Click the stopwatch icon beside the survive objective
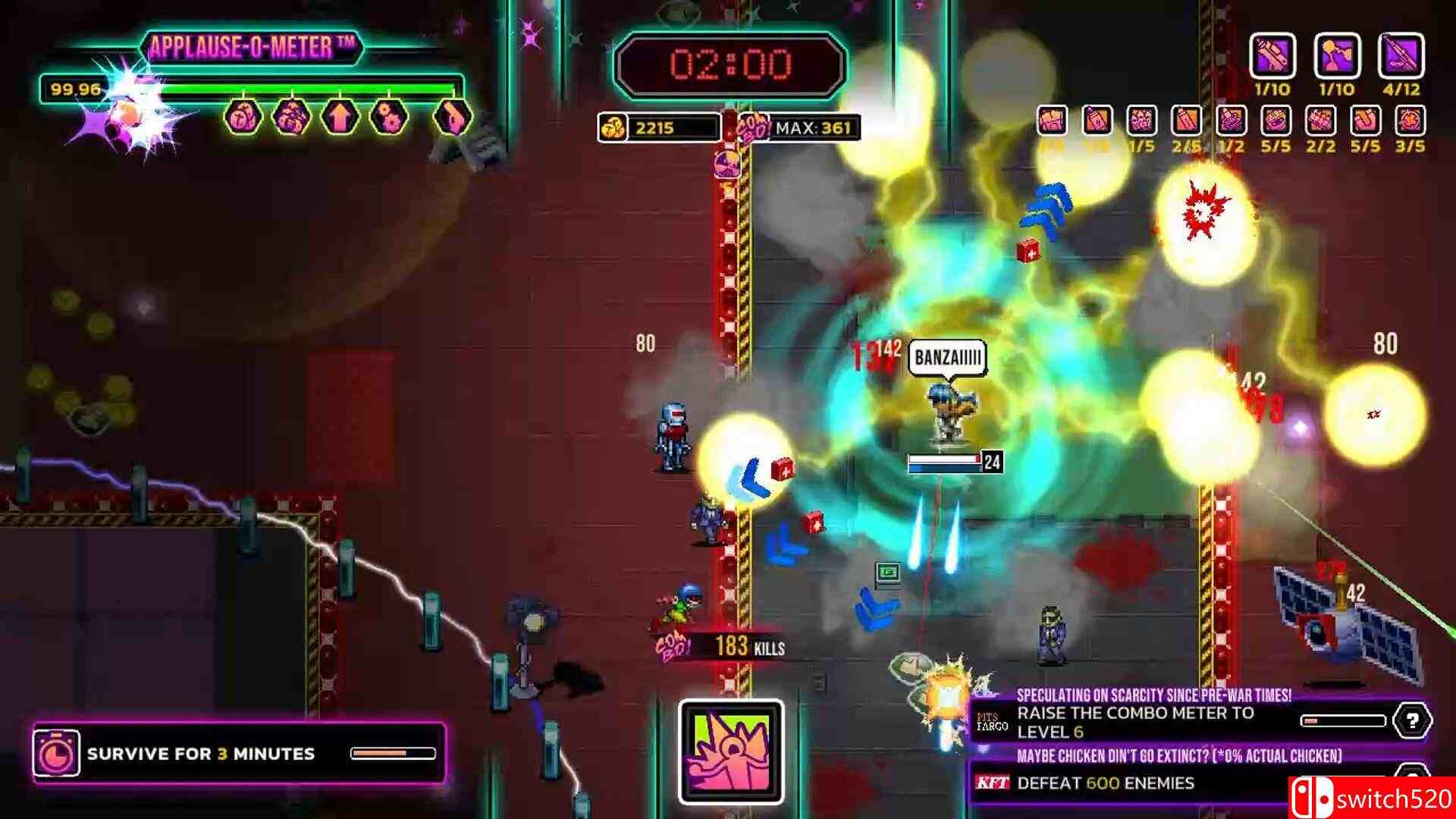Viewport: 1456px width, 819px height. click(x=58, y=754)
